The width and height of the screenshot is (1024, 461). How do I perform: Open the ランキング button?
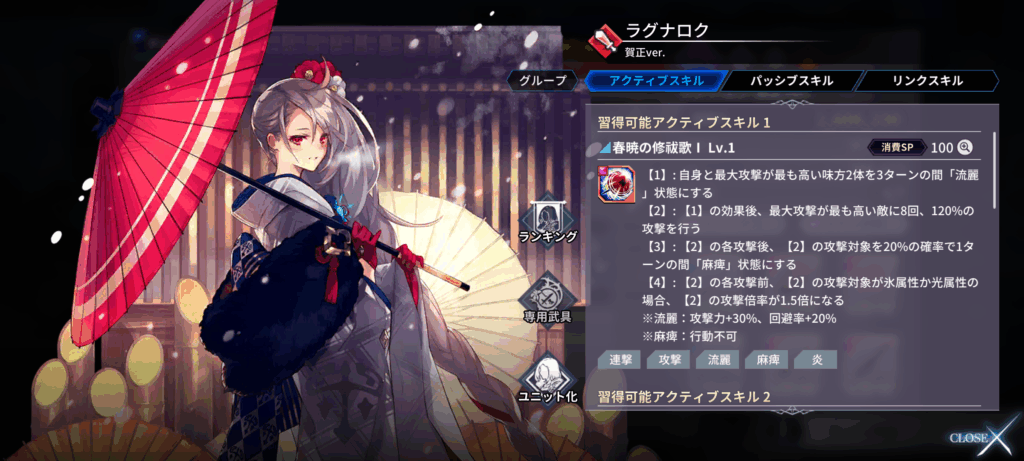(x=547, y=218)
